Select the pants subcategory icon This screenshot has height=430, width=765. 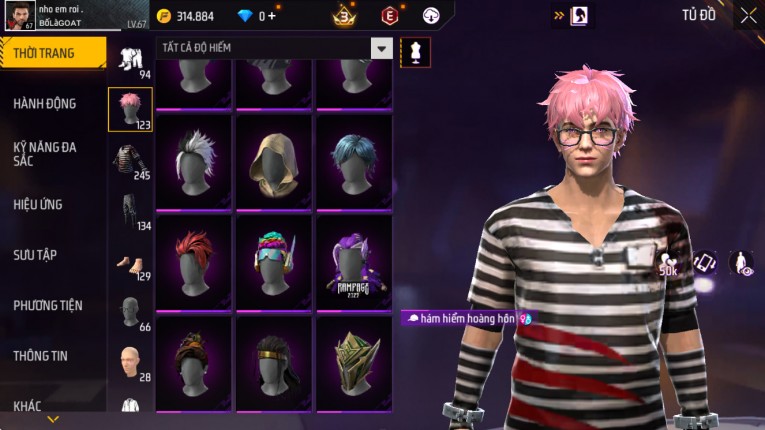130,210
